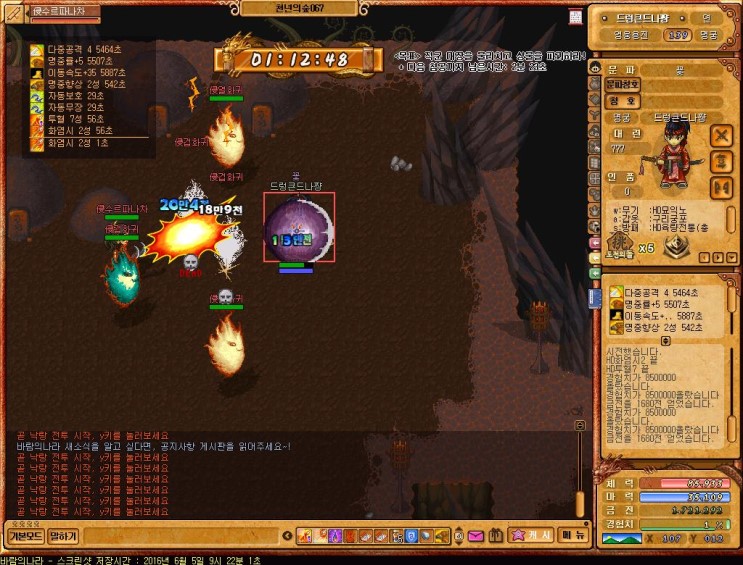Open the pink mail envelope icon

point(475,537)
